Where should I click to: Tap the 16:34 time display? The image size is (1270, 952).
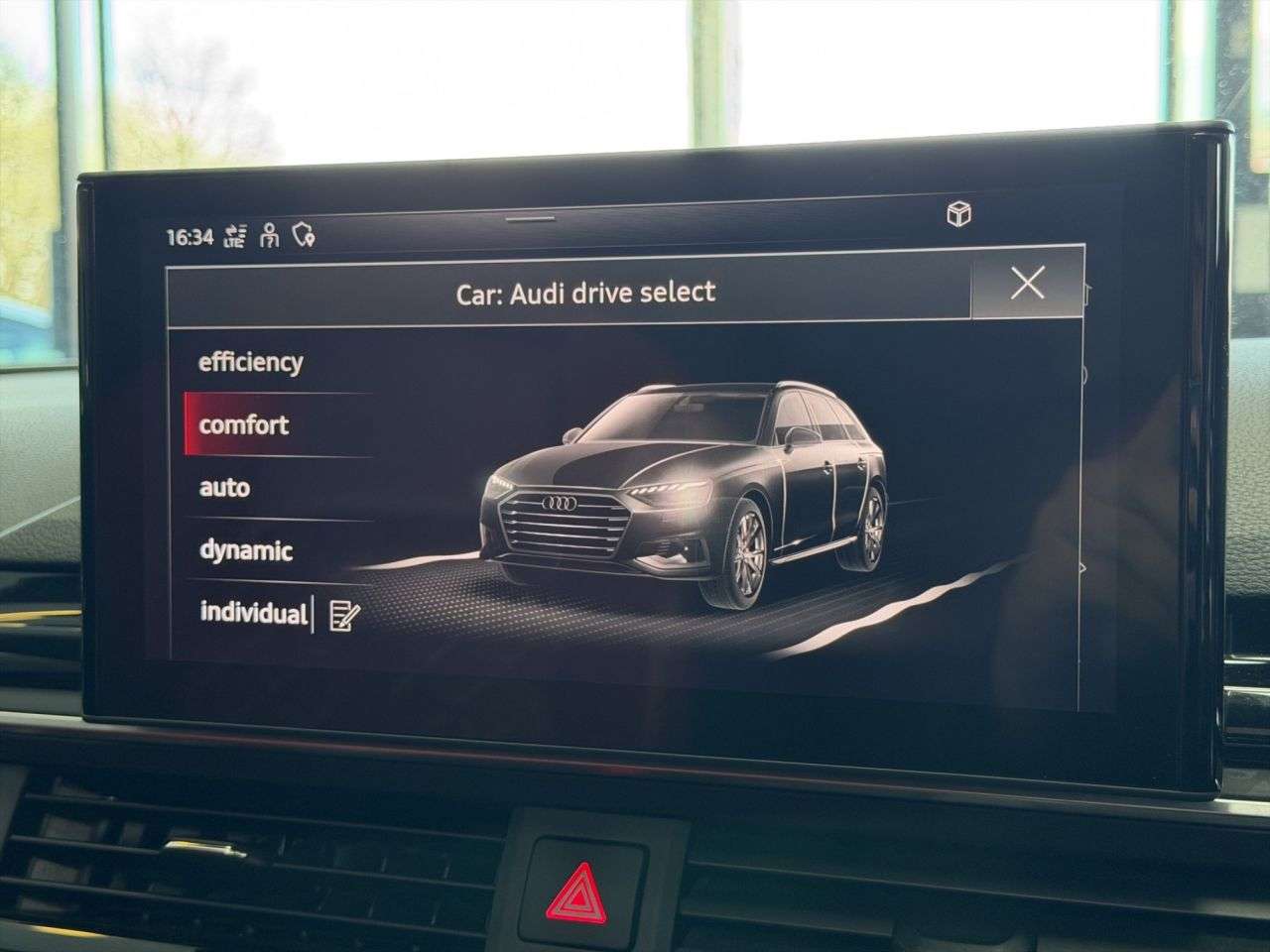(189, 235)
